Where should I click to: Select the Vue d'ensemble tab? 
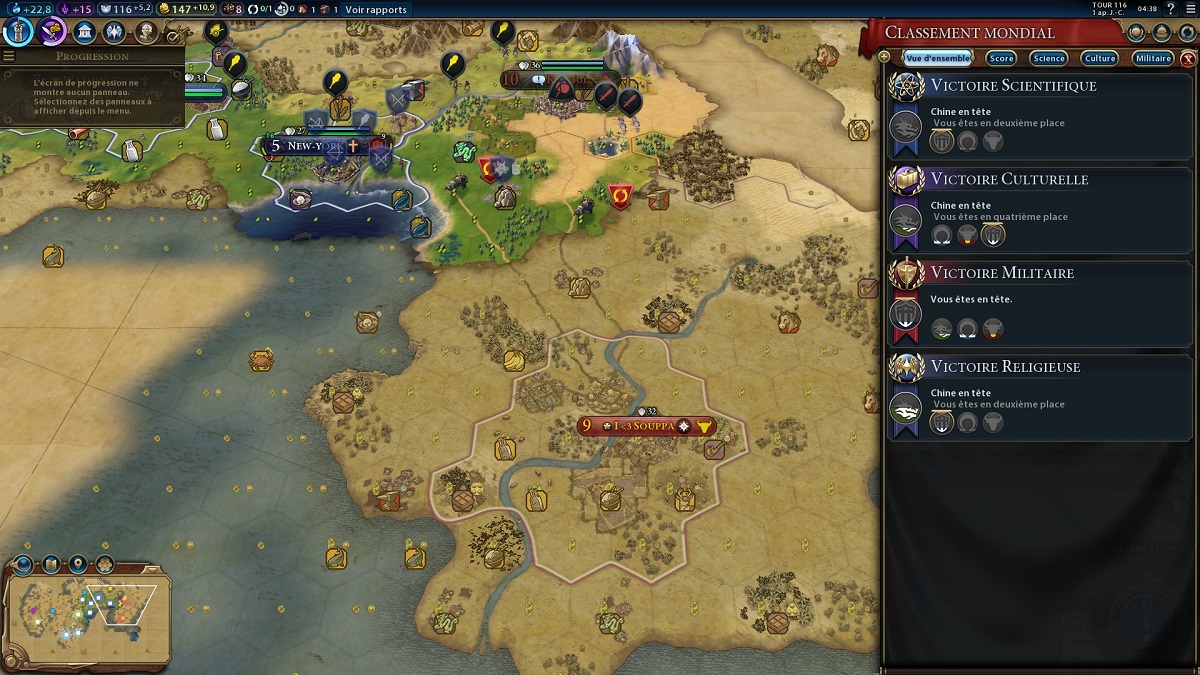pos(937,59)
